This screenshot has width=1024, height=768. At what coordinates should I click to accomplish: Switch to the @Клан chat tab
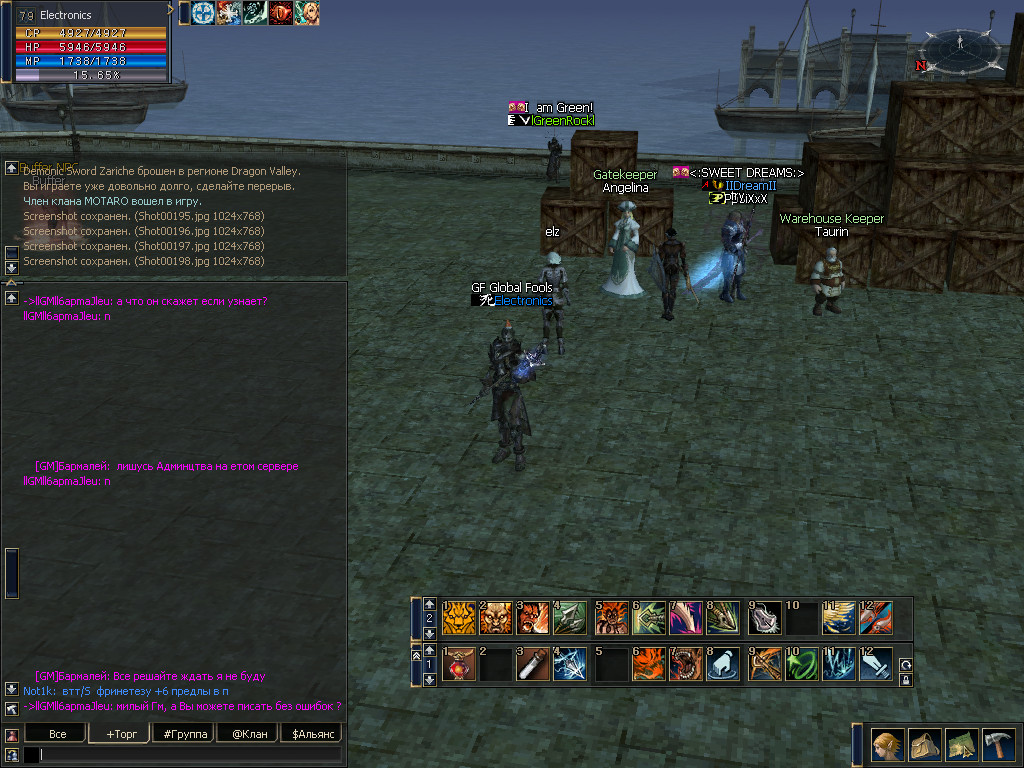click(247, 734)
